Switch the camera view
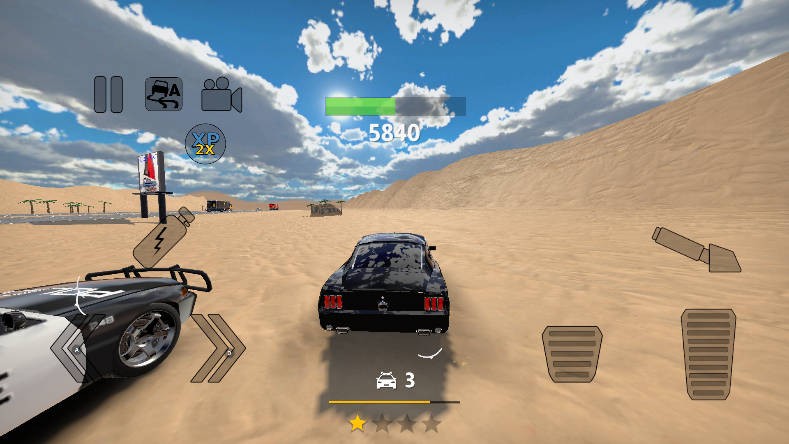 pyautogui.click(x=221, y=95)
